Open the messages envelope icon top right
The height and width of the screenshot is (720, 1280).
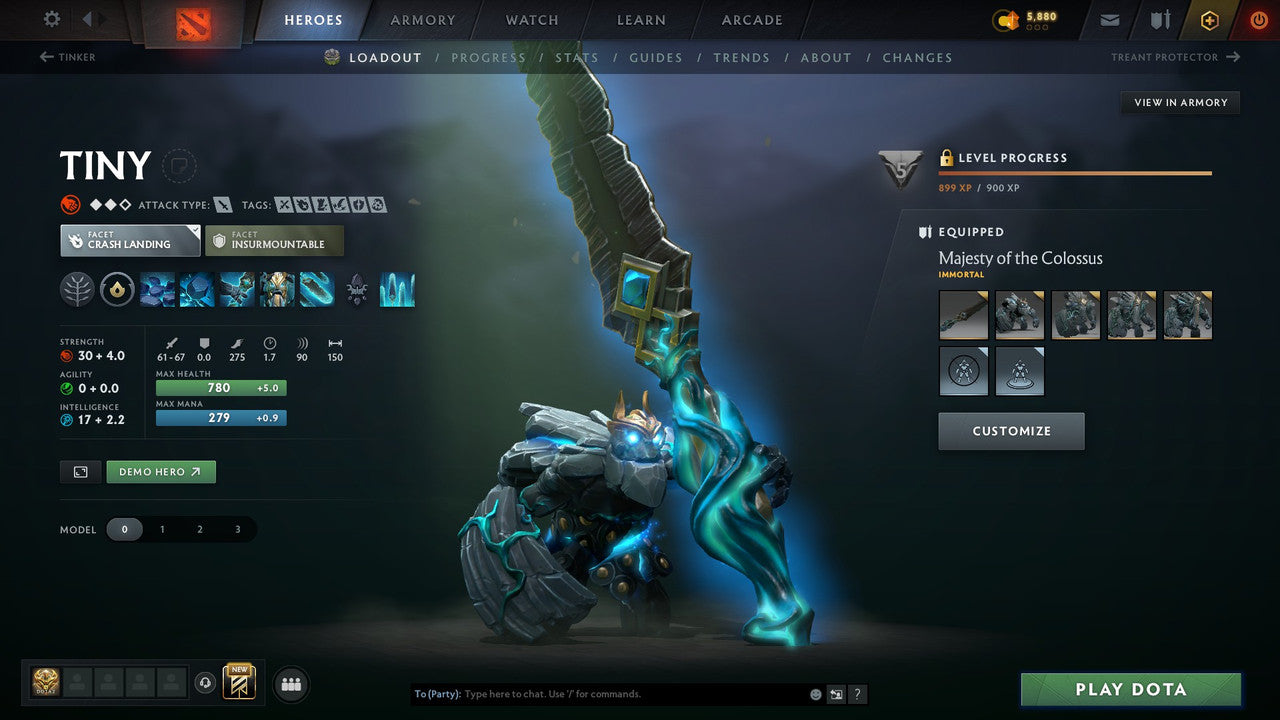(1111, 18)
